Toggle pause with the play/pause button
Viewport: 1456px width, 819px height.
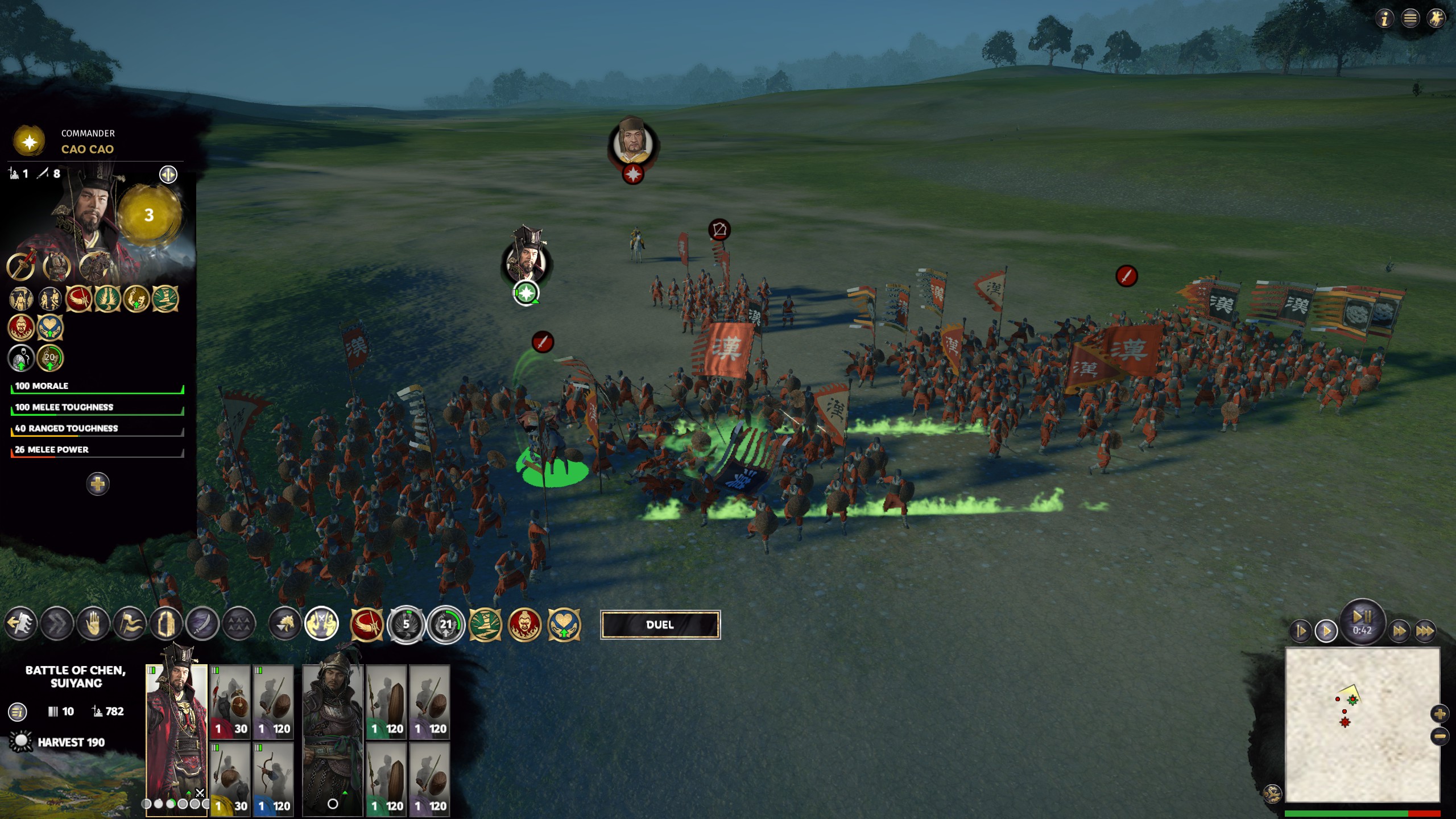(1362, 621)
